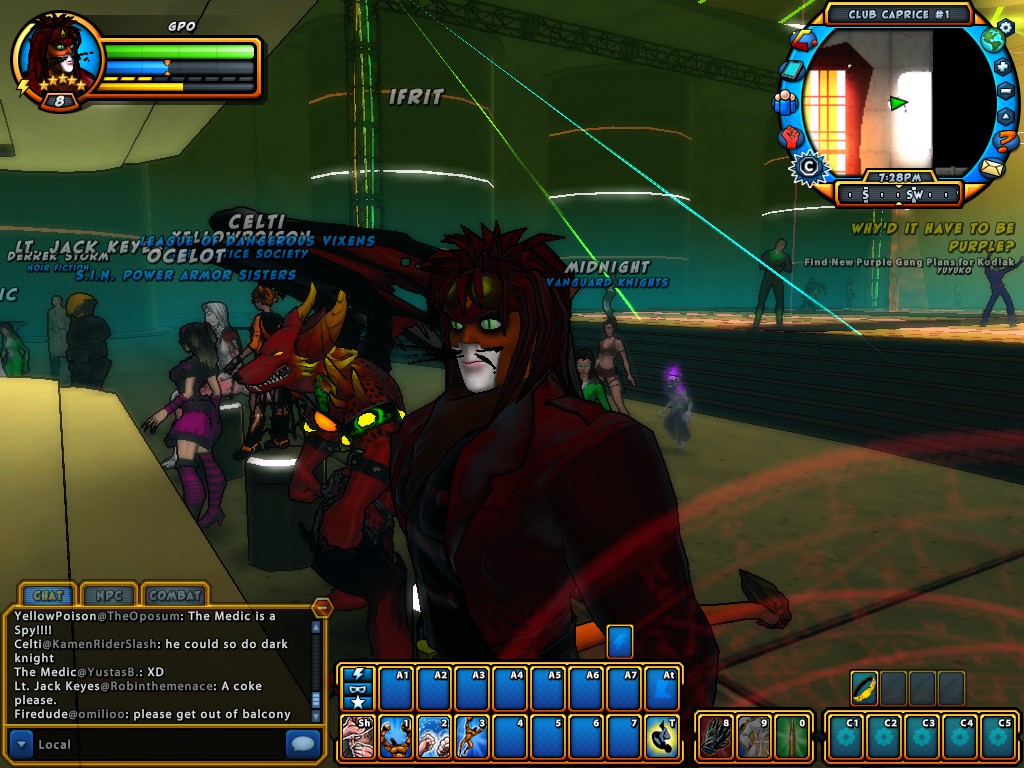The image size is (1024, 768).
Task: Click the Why'd It Have To Be Purple mission
Action: pyautogui.click(x=932, y=237)
